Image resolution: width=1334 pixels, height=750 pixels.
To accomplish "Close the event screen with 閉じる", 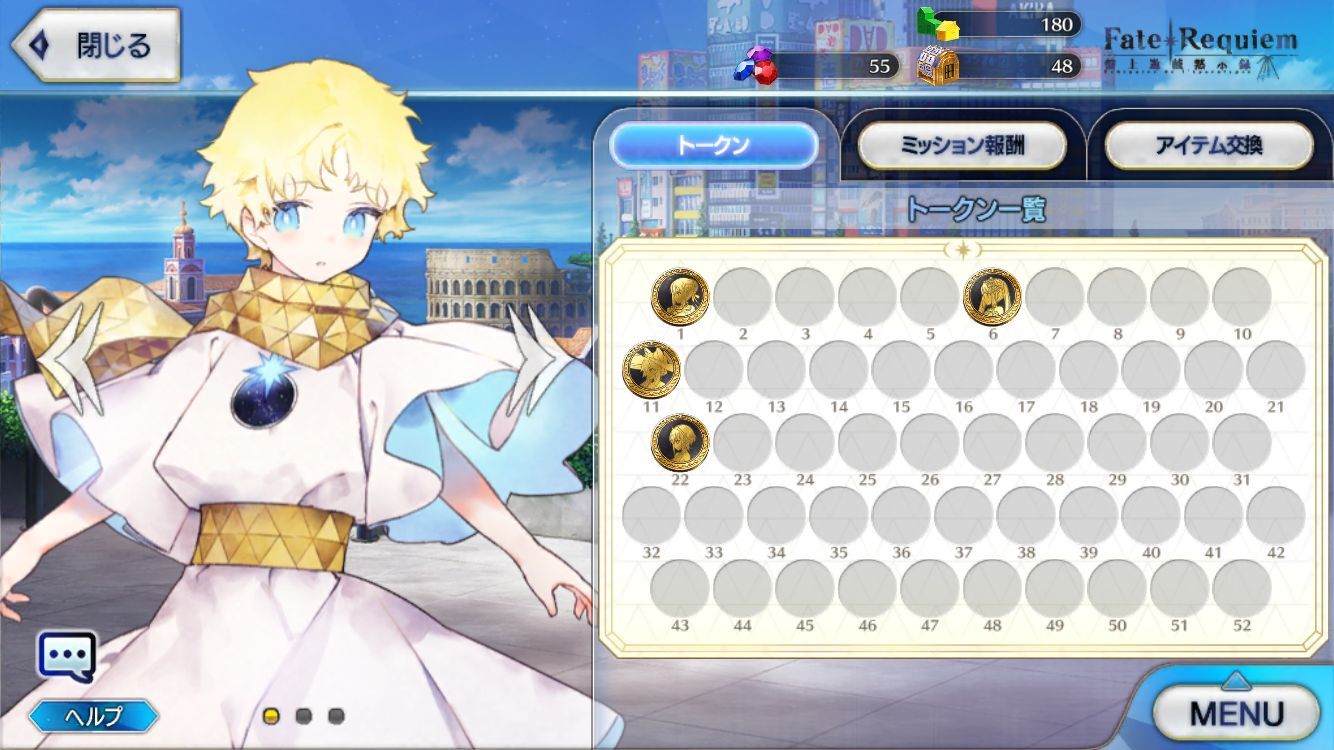I will click(x=95, y=45).
